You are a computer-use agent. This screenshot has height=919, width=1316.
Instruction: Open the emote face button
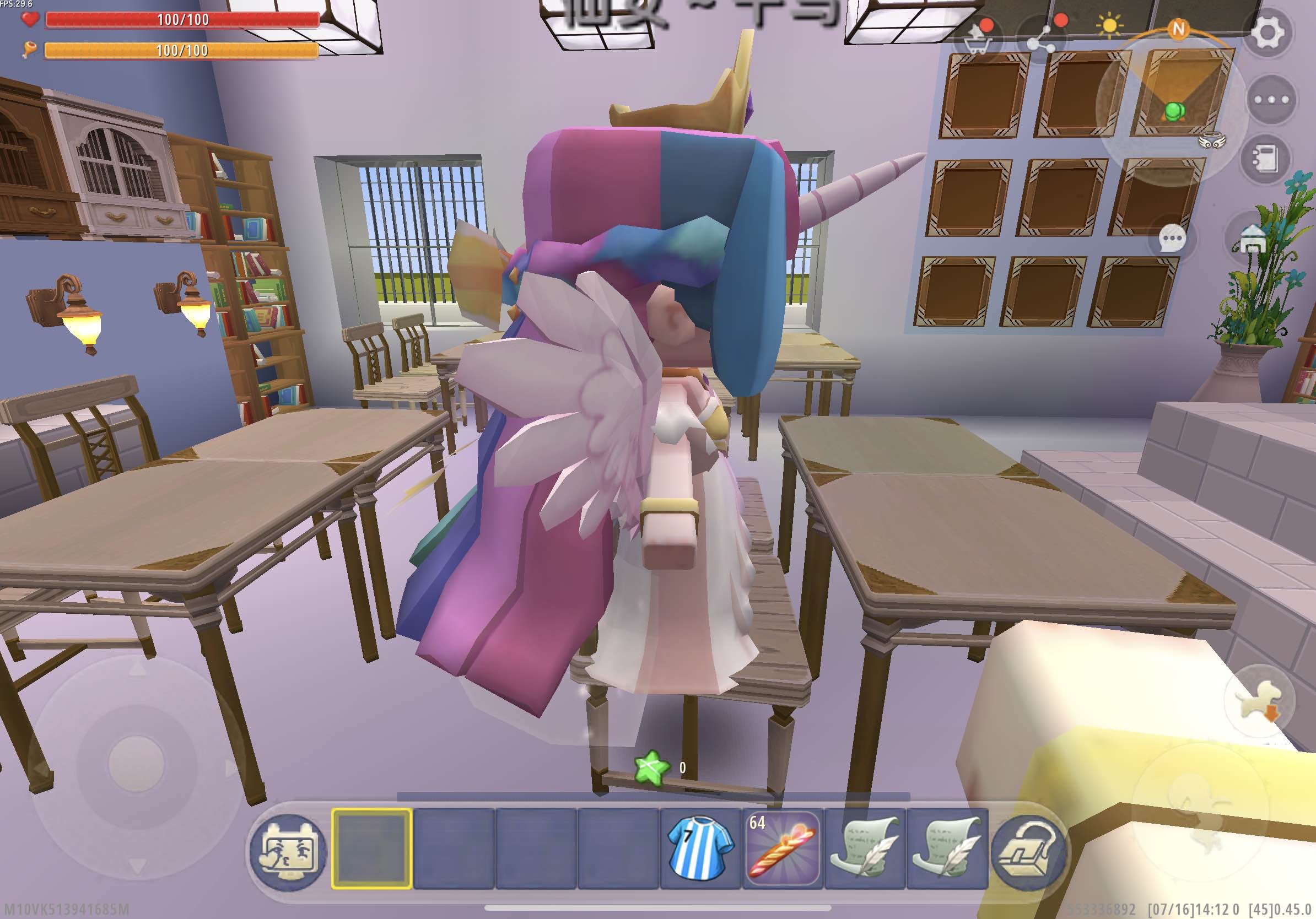(288, 850)
